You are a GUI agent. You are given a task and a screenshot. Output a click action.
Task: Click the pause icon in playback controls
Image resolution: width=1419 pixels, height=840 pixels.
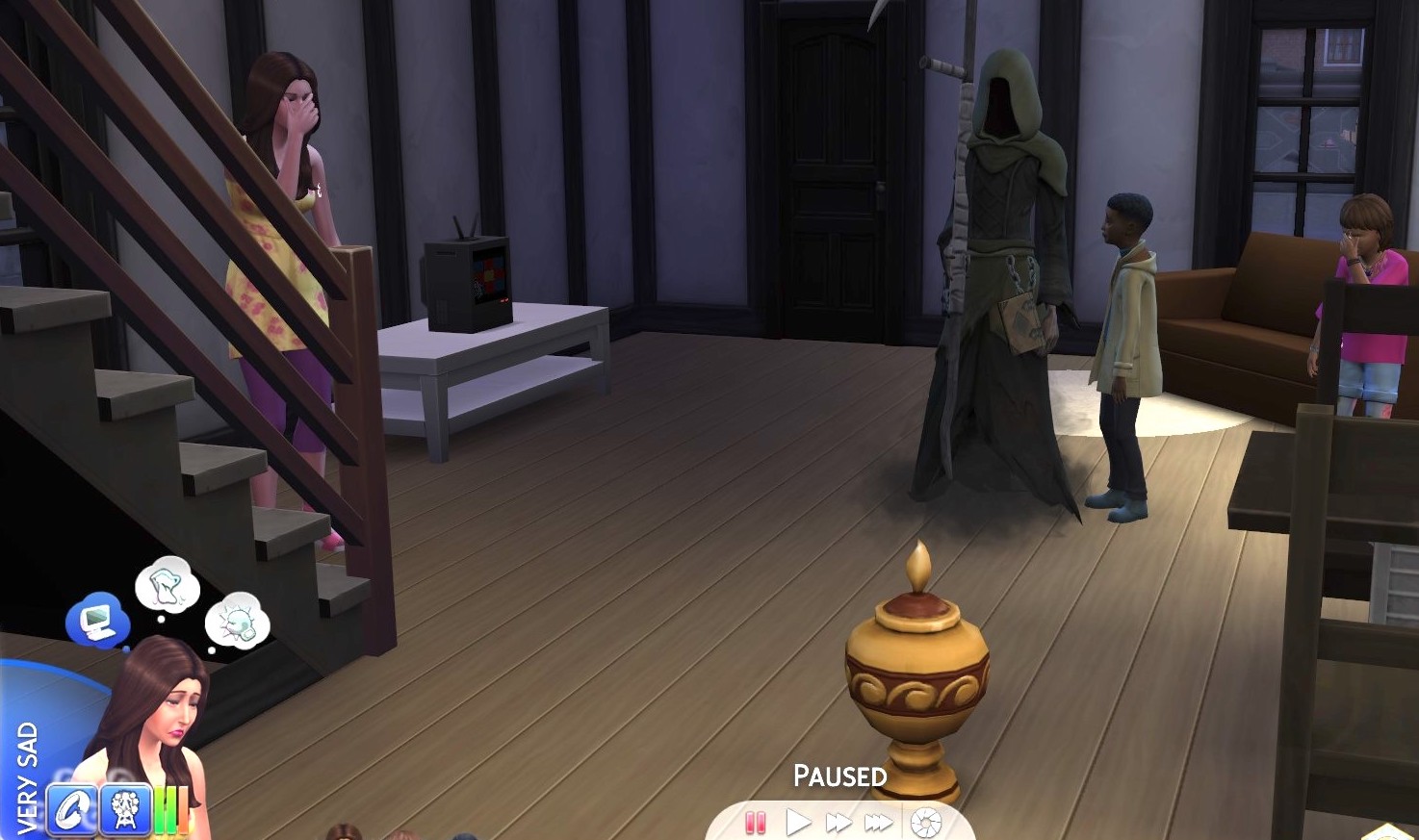[x=755, y=824]
